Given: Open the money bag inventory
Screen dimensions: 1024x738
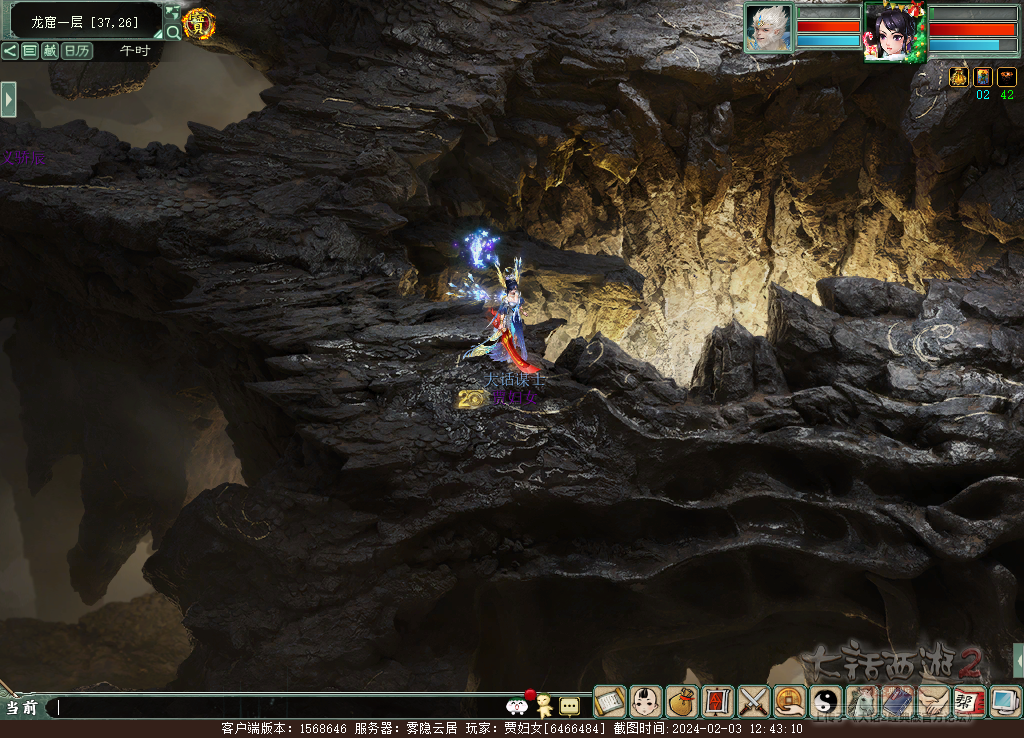Looking at the screenshot, I should tap(682, 701).
